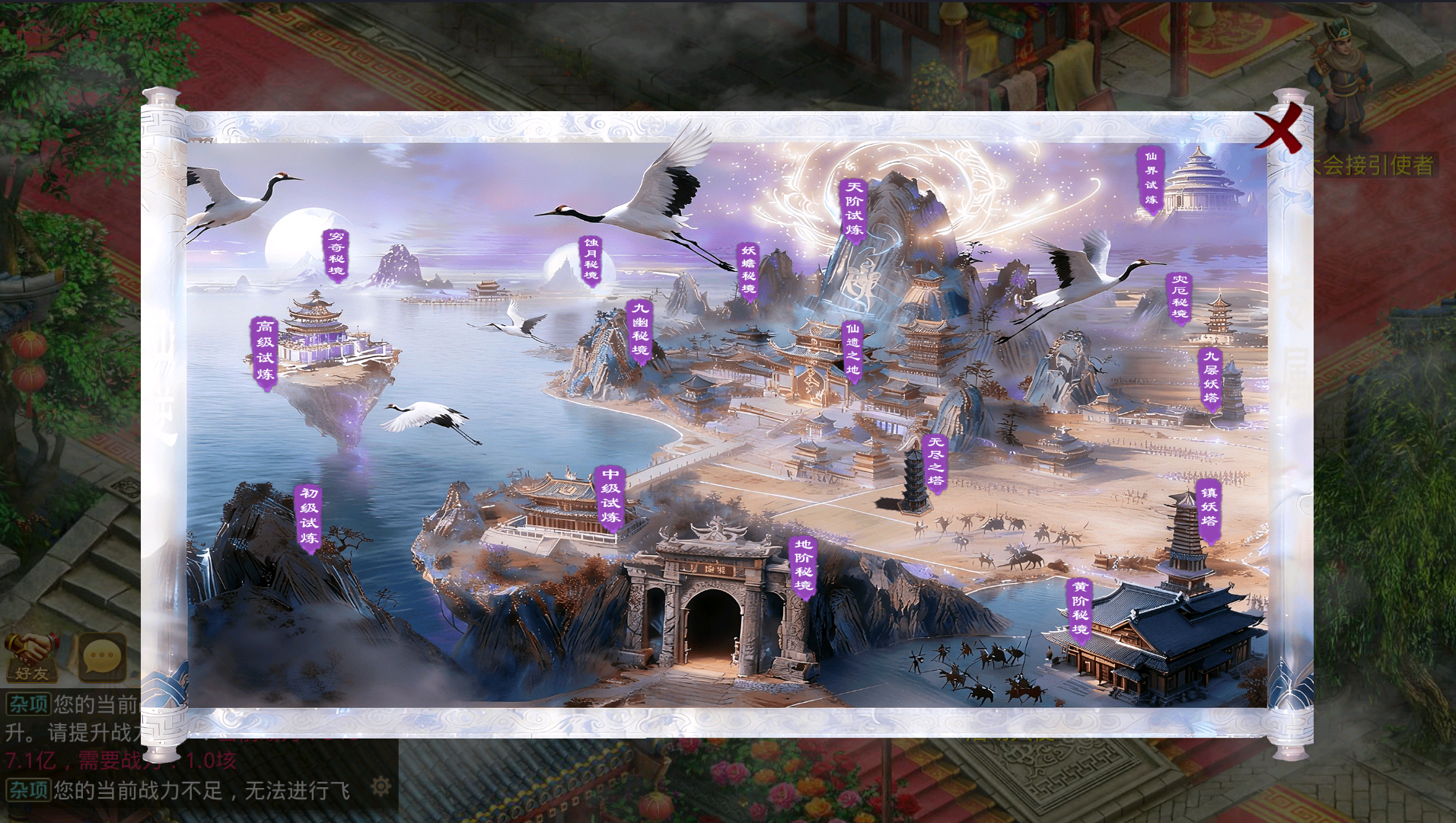Select the 仙界试炼 banner

[1150, 179]
